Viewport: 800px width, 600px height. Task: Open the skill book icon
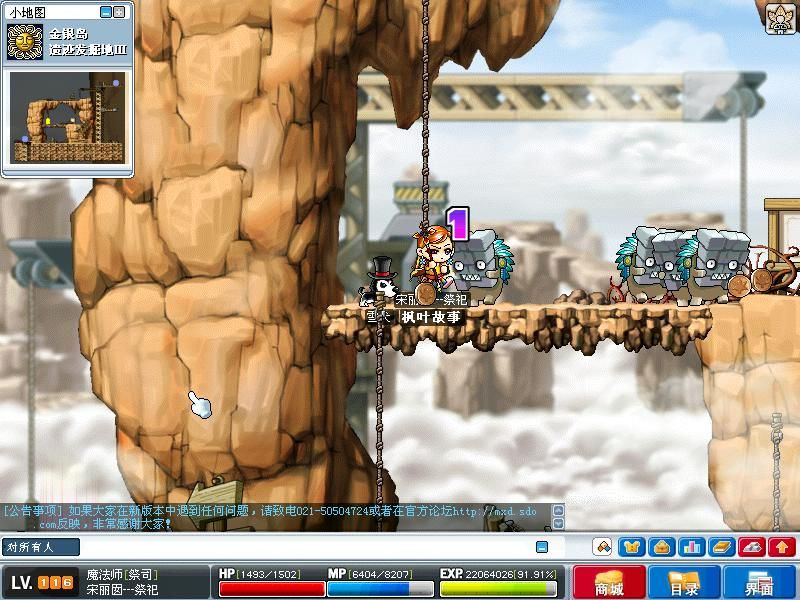pos(722,547)
